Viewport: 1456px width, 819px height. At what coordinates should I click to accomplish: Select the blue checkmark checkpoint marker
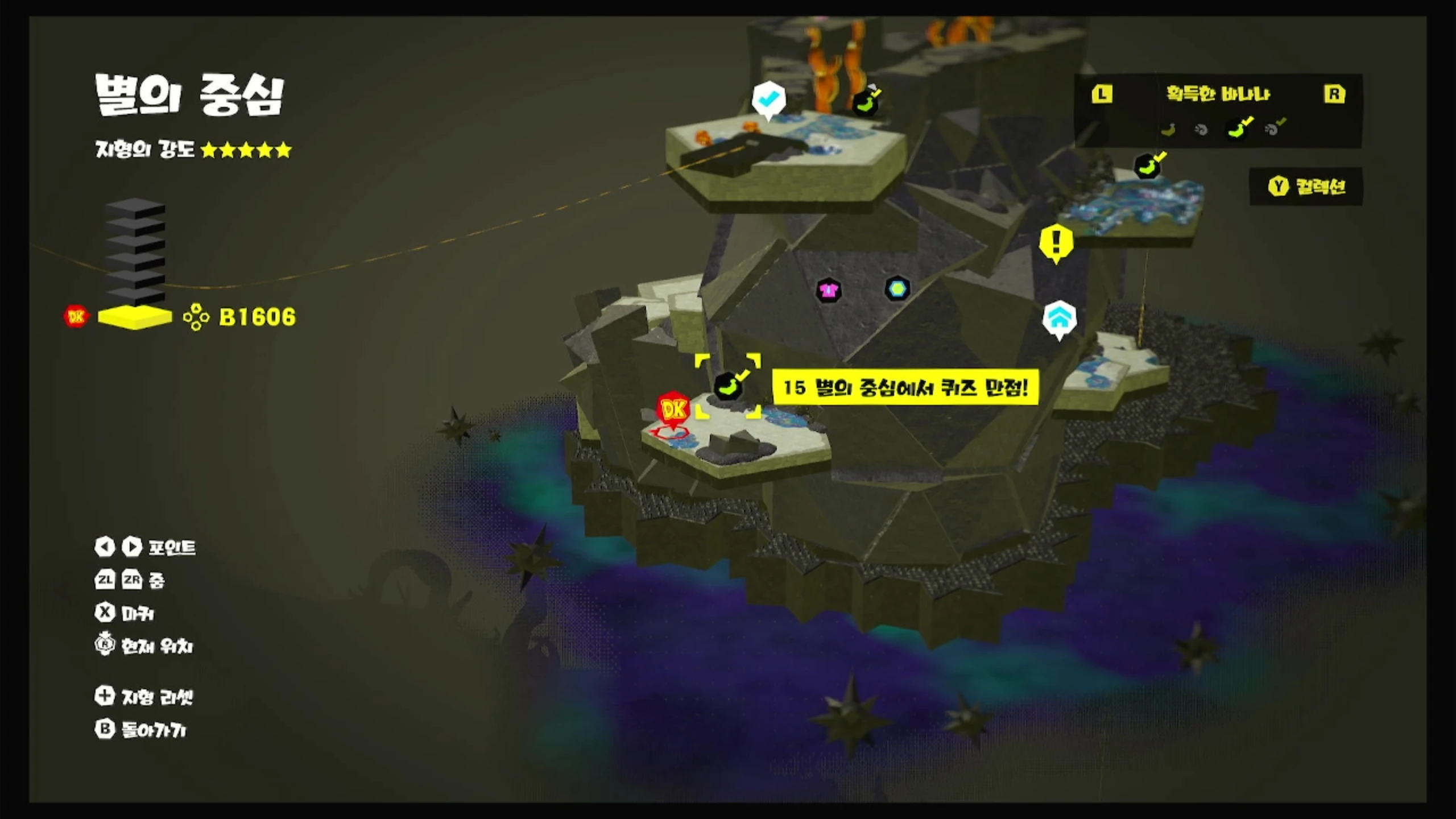point(768,100)
